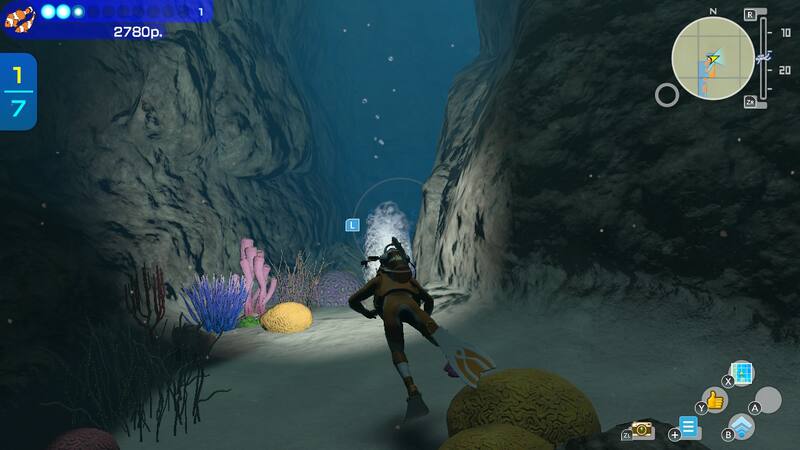800x450 pixels.
Task: Open the blue list menu icon
Action: (x=690, y=430)
